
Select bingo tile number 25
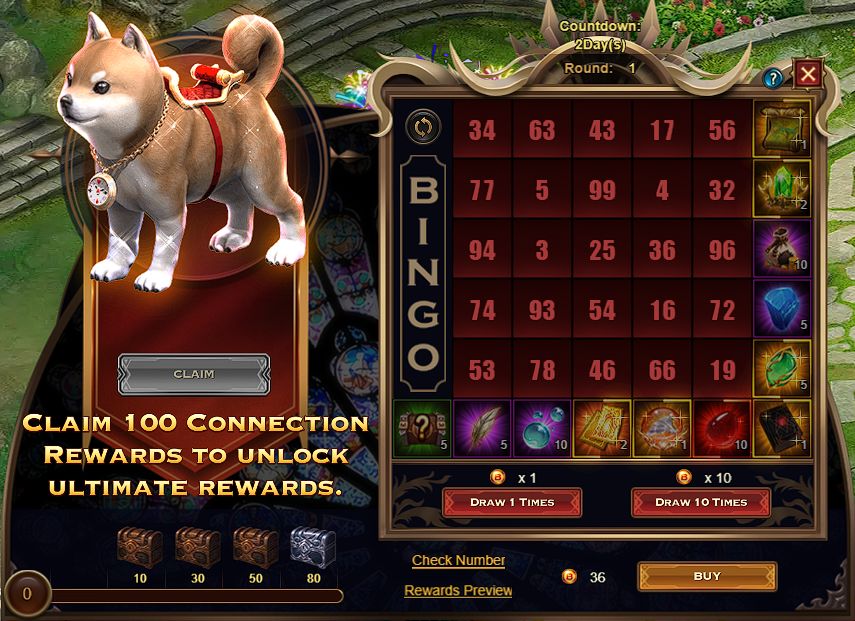click(602, 249)
